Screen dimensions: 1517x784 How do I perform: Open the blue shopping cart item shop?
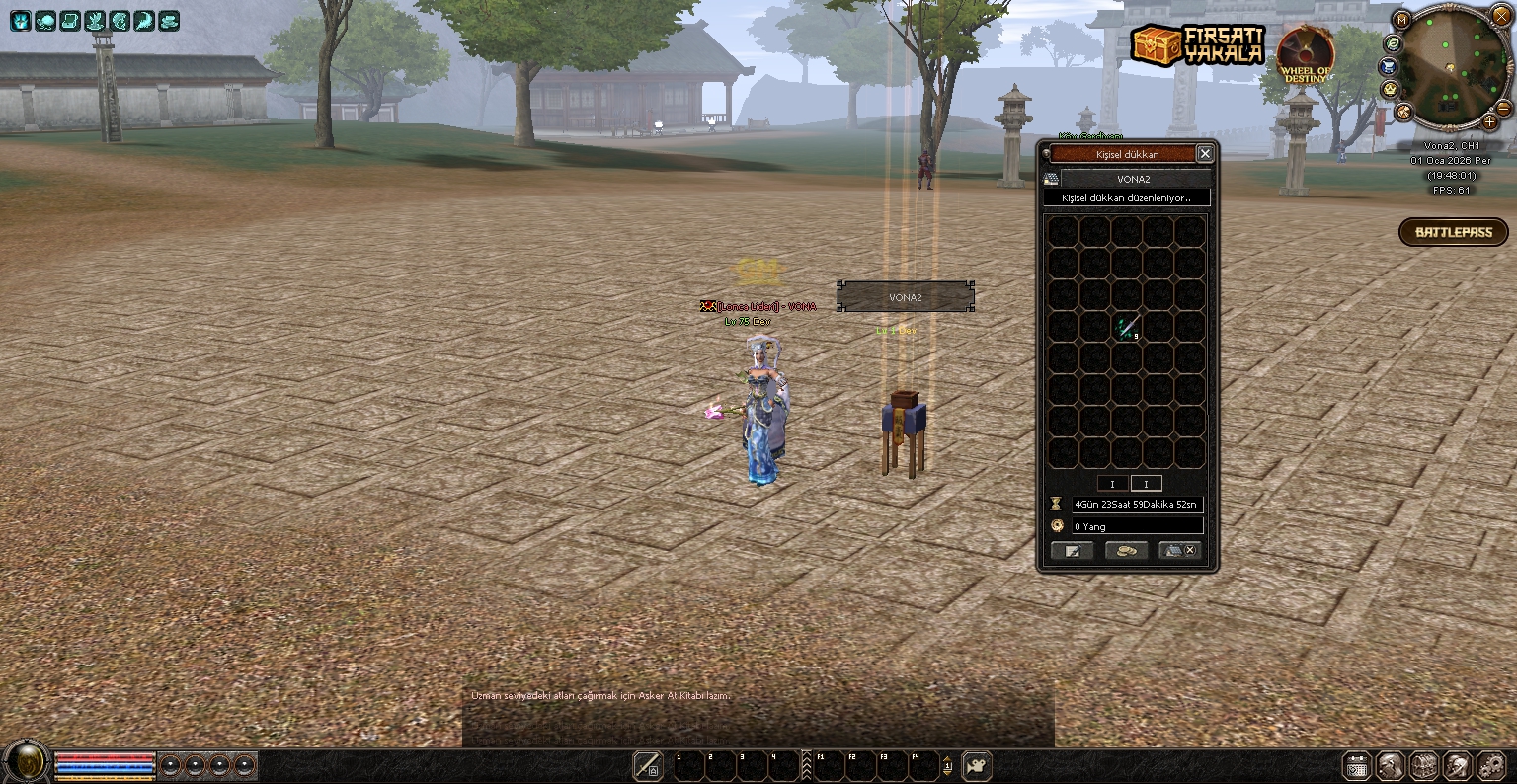pyautogui.click(x=1388, y=66)
